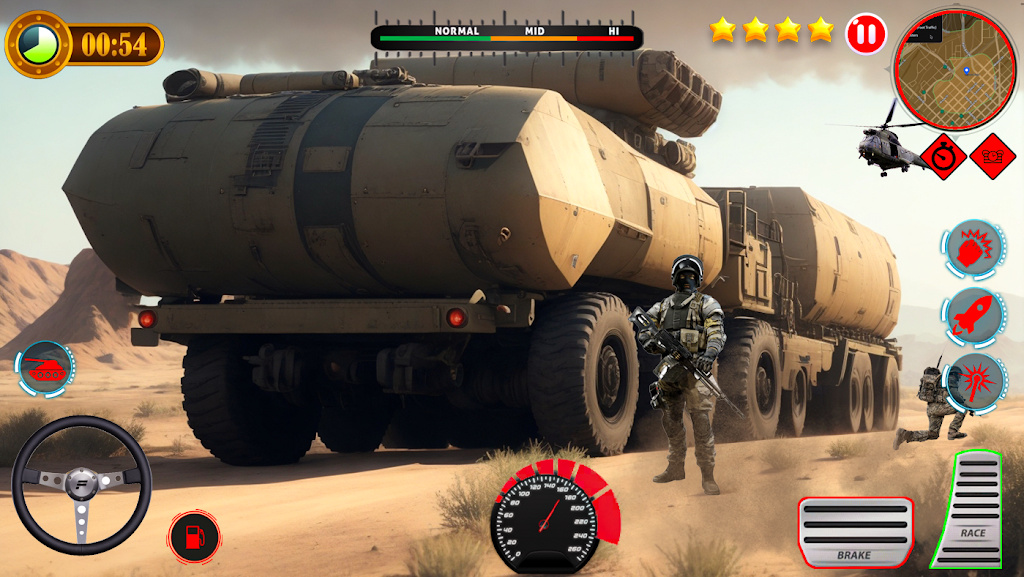
Task: Activate the fist punch ability
Action: (x=973, y=248)
